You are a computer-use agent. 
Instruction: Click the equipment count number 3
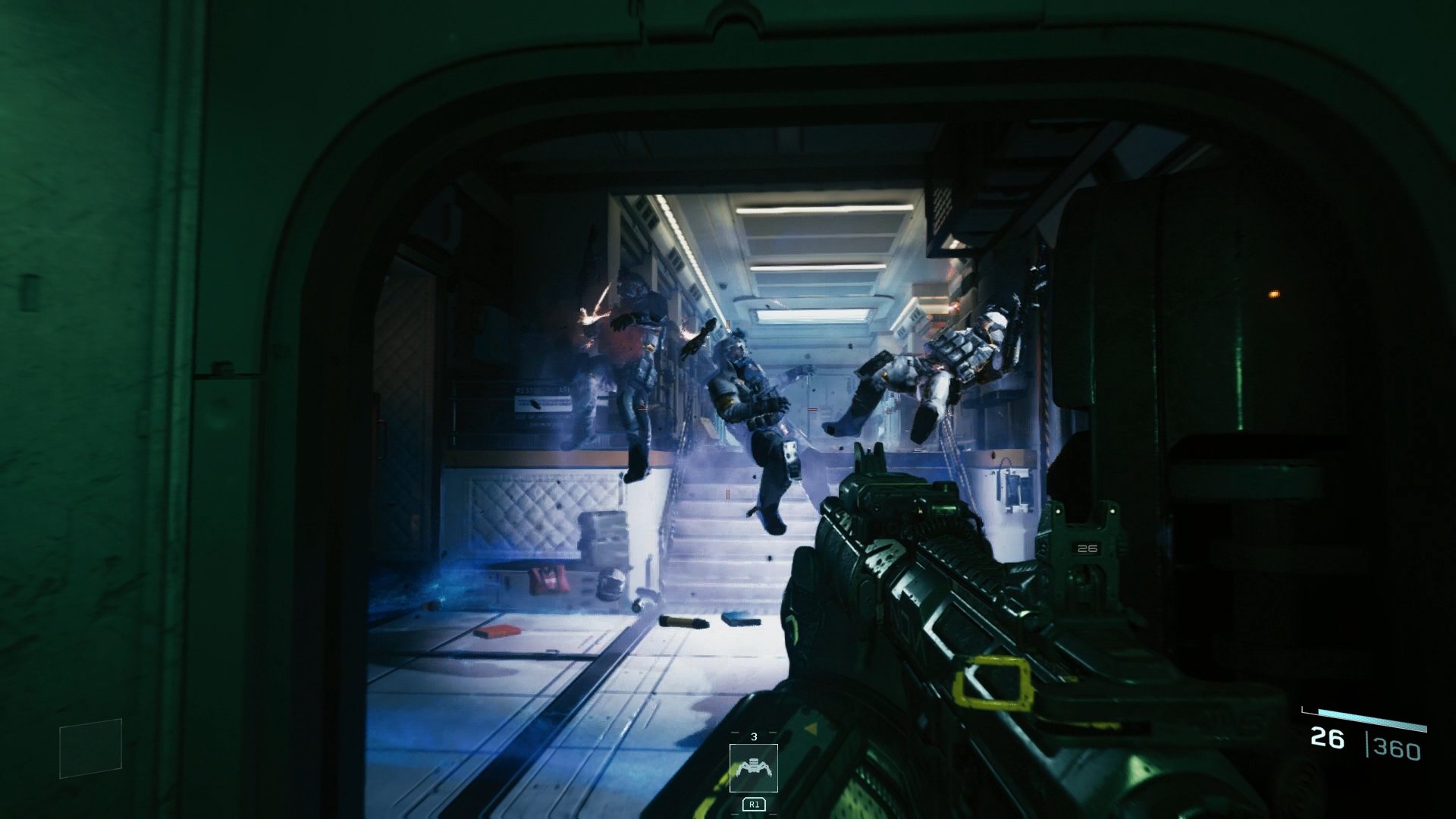tap(754, 736)
